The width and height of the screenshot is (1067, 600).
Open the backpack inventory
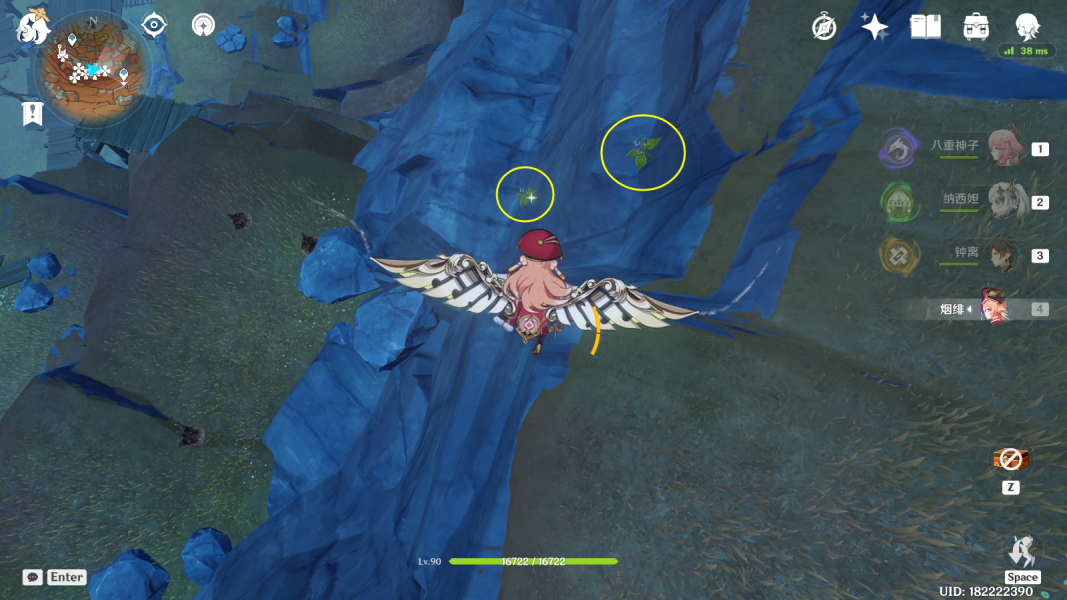[x=976, y=27]
